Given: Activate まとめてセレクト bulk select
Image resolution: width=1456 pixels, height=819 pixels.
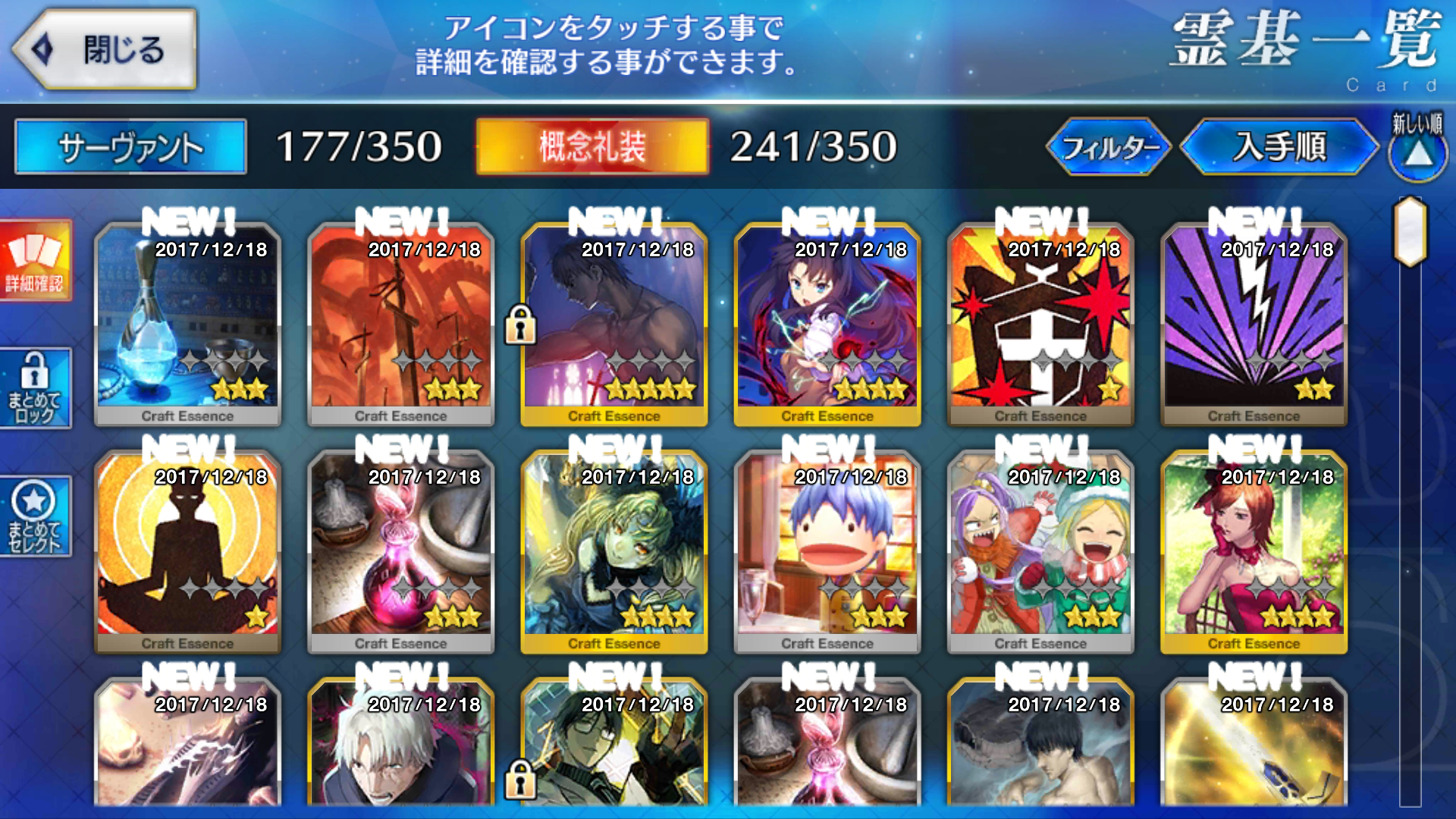Looking at the screenshot, I should click(x=35, y=516).
